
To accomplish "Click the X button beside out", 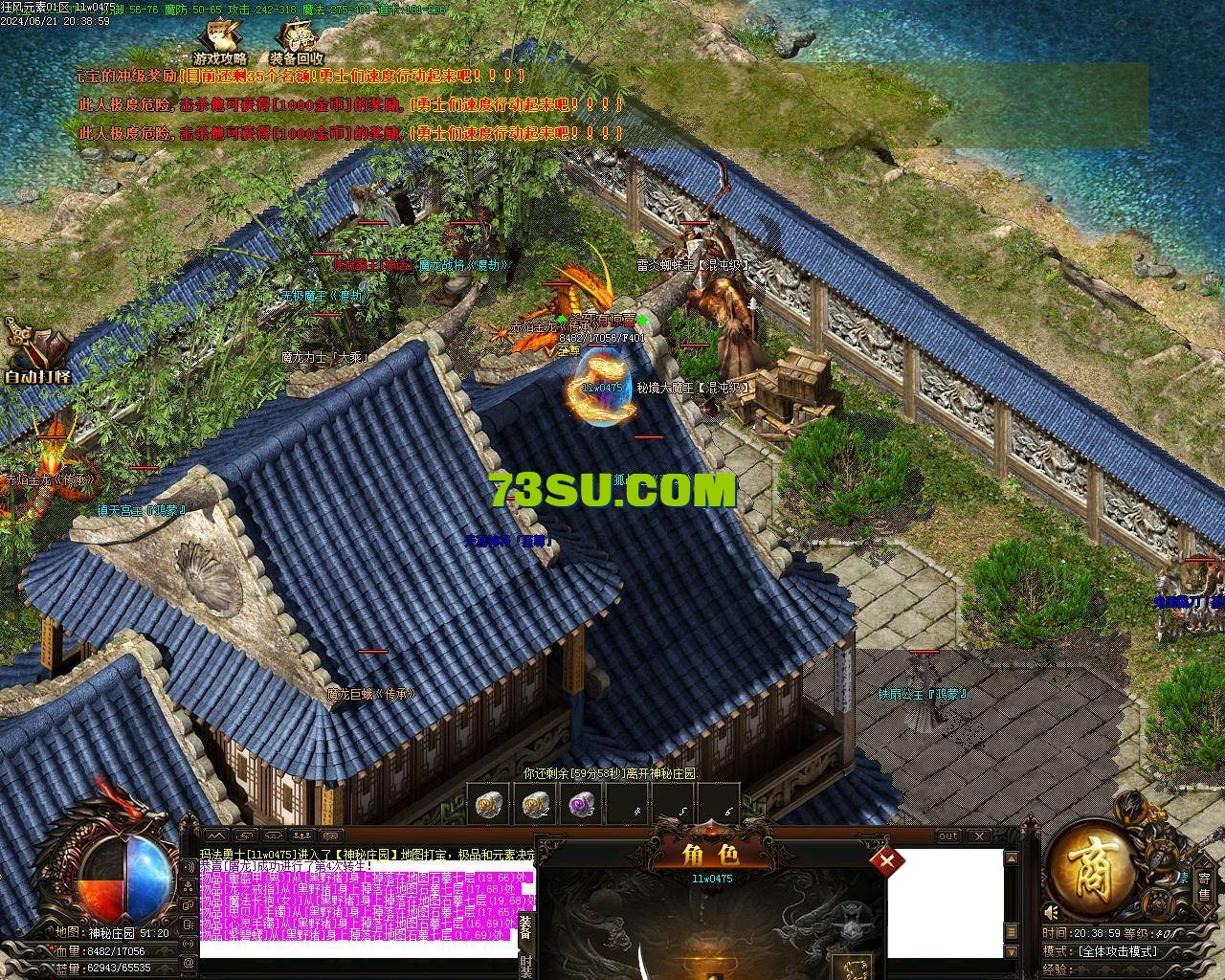I will tap(980, 836).
